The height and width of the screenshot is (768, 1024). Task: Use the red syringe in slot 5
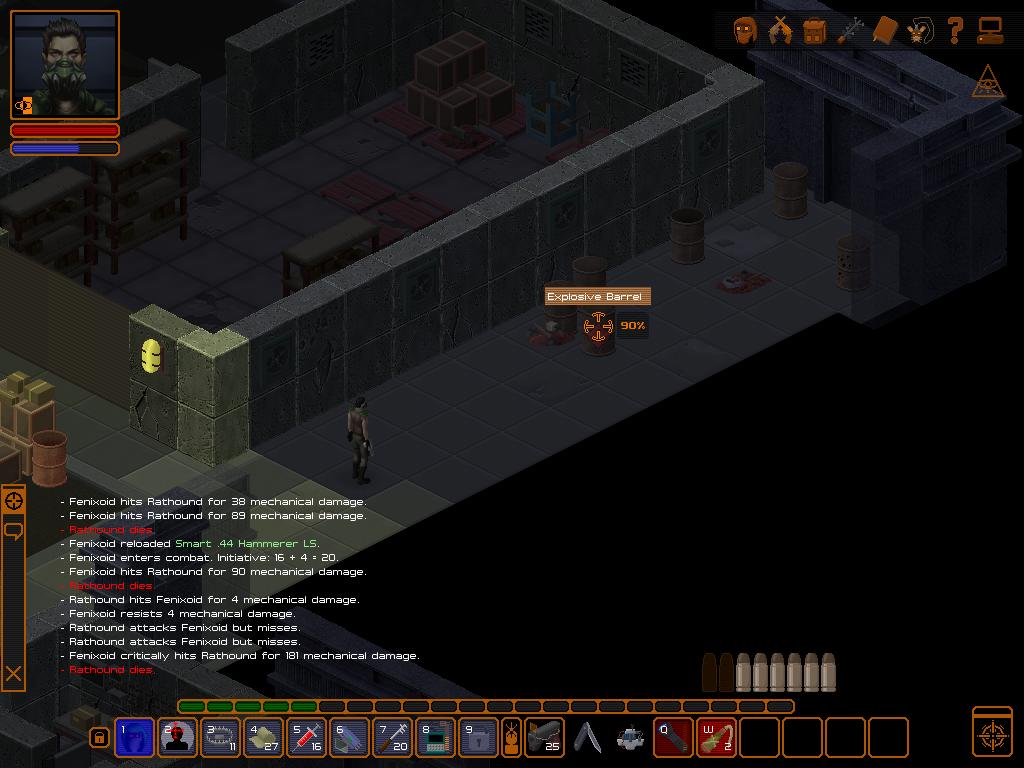pyautogui.click(x=307, y=738)
